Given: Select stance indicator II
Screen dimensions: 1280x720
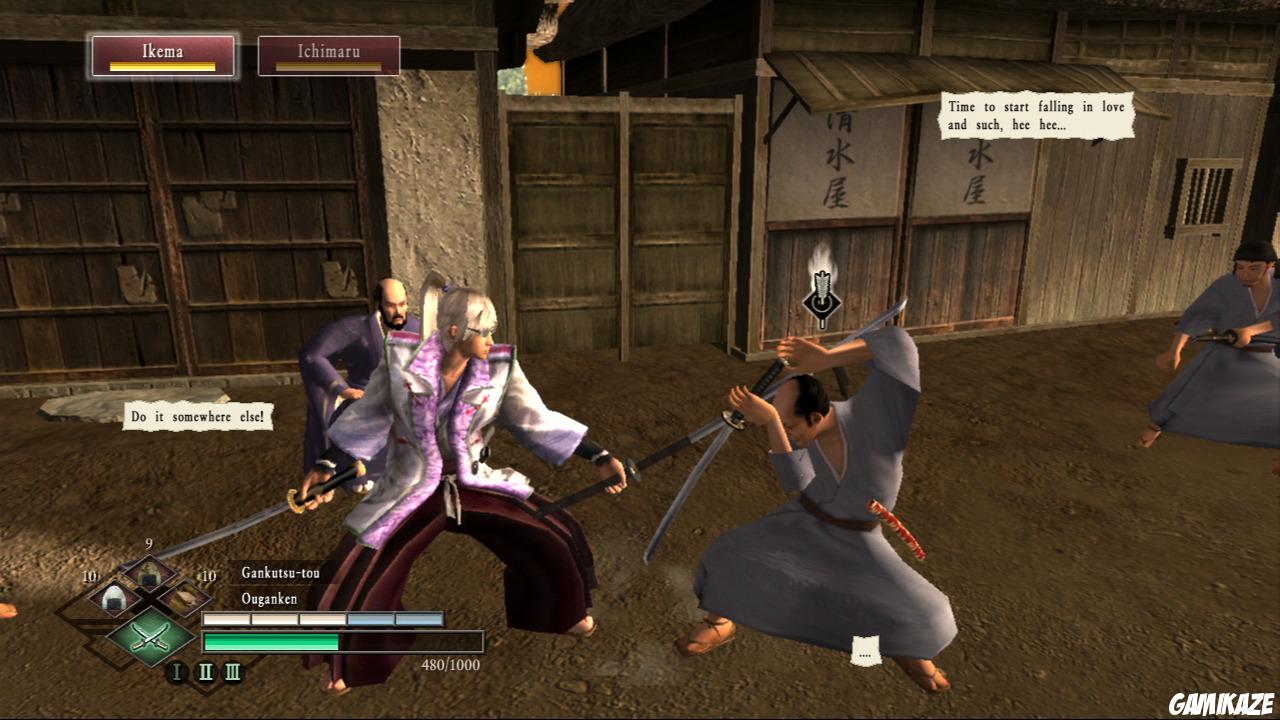Looking at the screenshot, I should pyautogui.click(x=205, y=671).
